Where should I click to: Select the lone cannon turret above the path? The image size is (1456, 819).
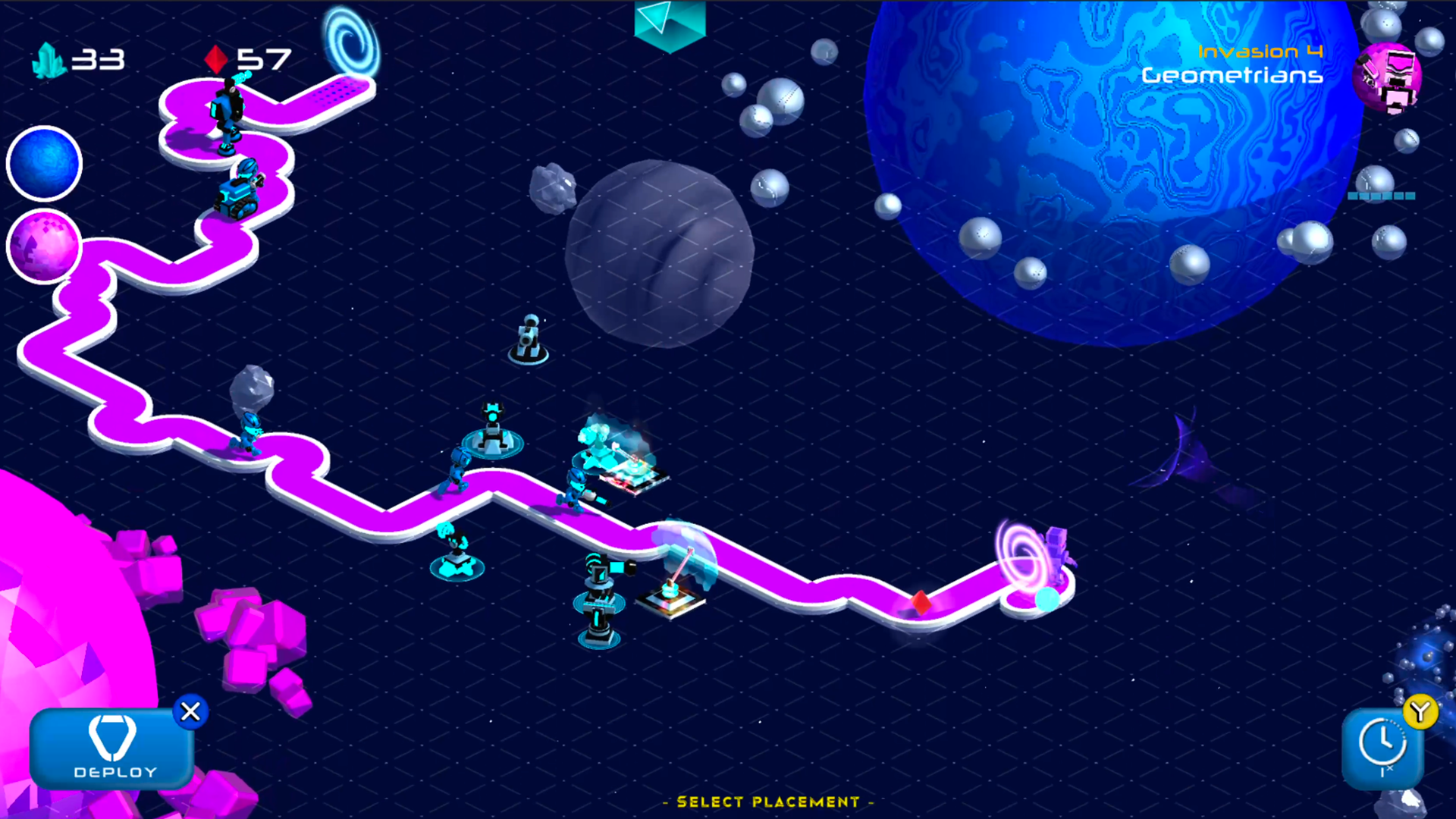[529, 337]
